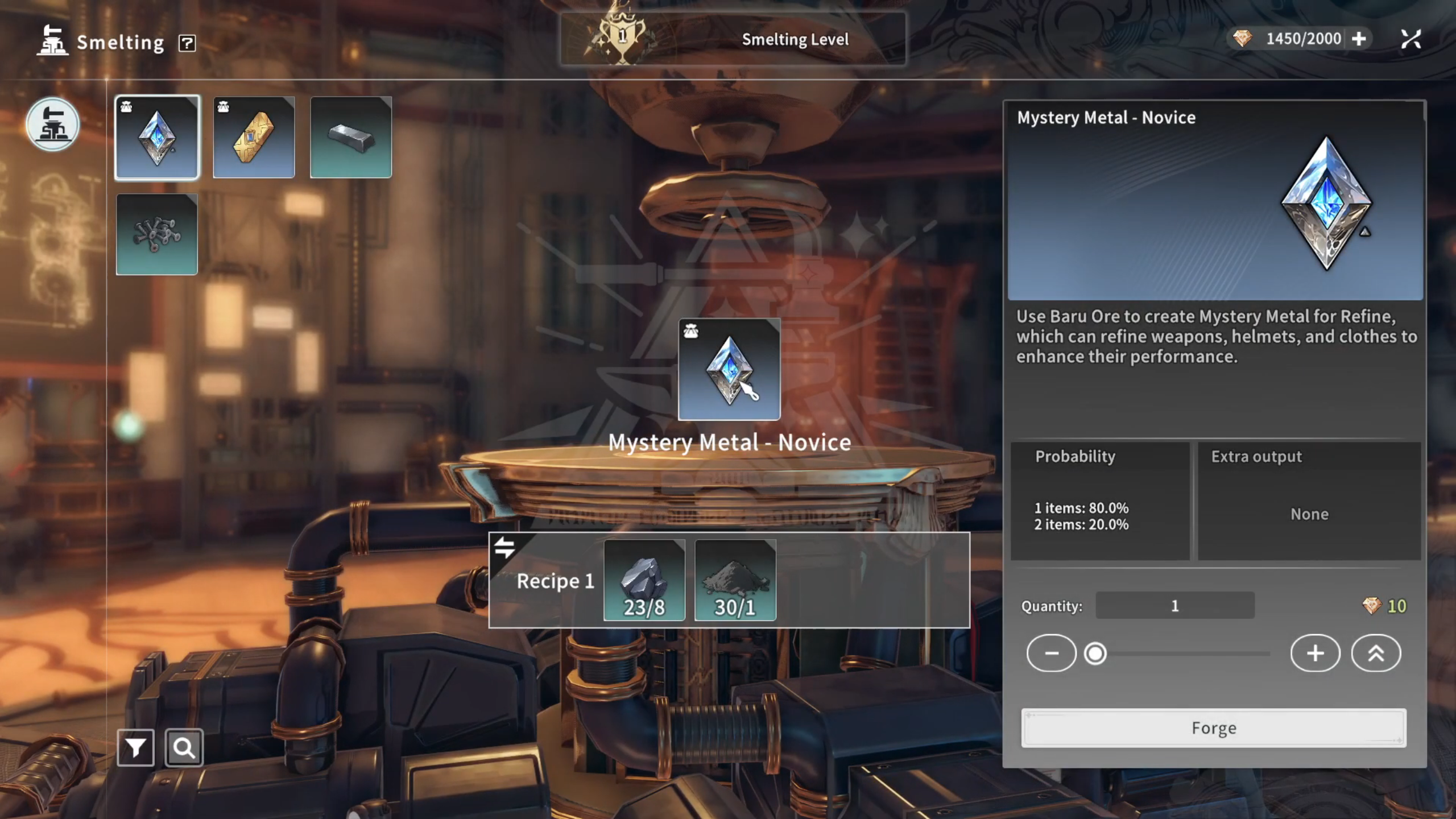The height and width of the screenshot is (819, 1456).
Task: Open the filter options at bottom left
Action: (x=135, y=748)
